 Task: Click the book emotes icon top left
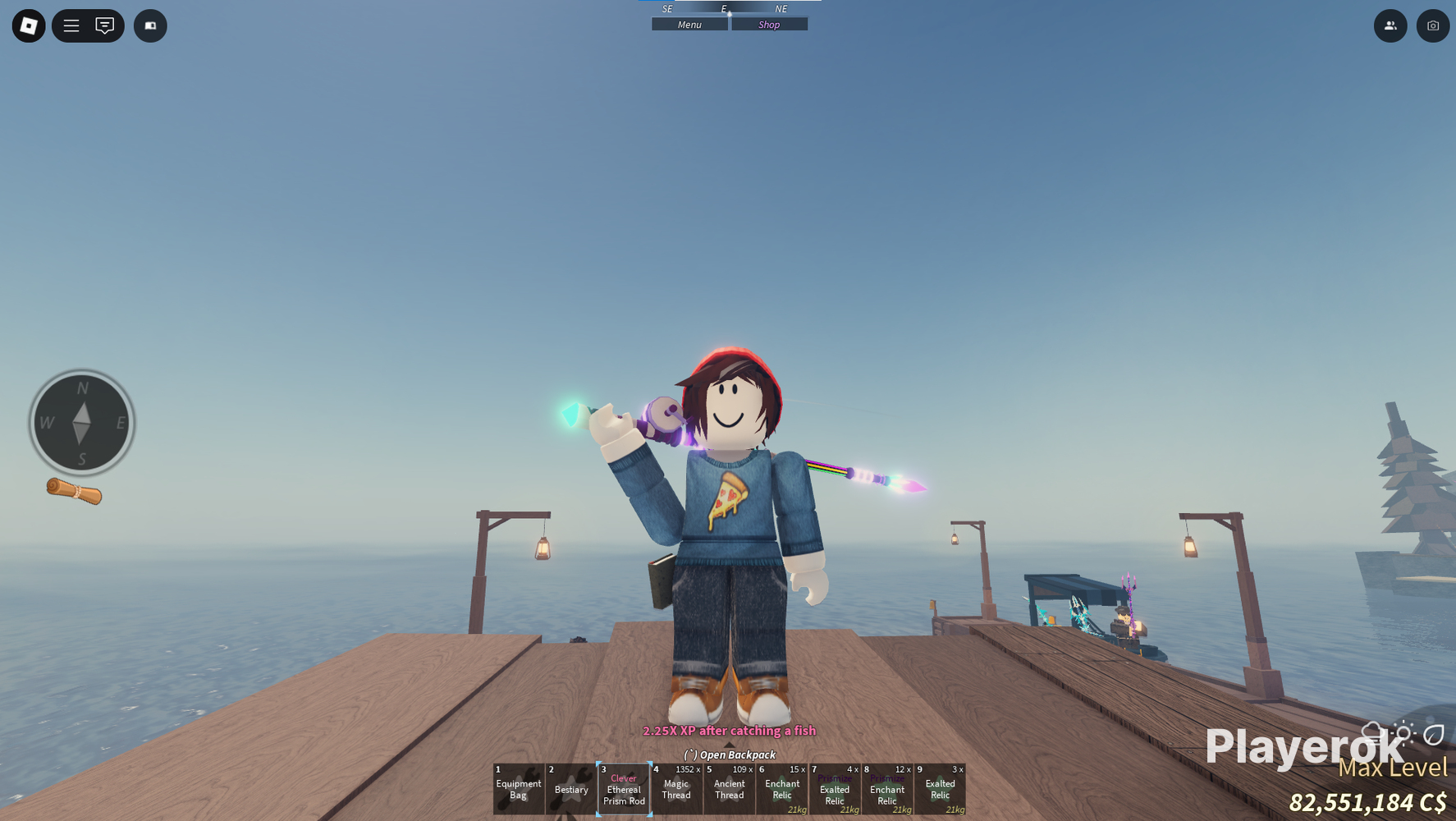pos(150,25)
